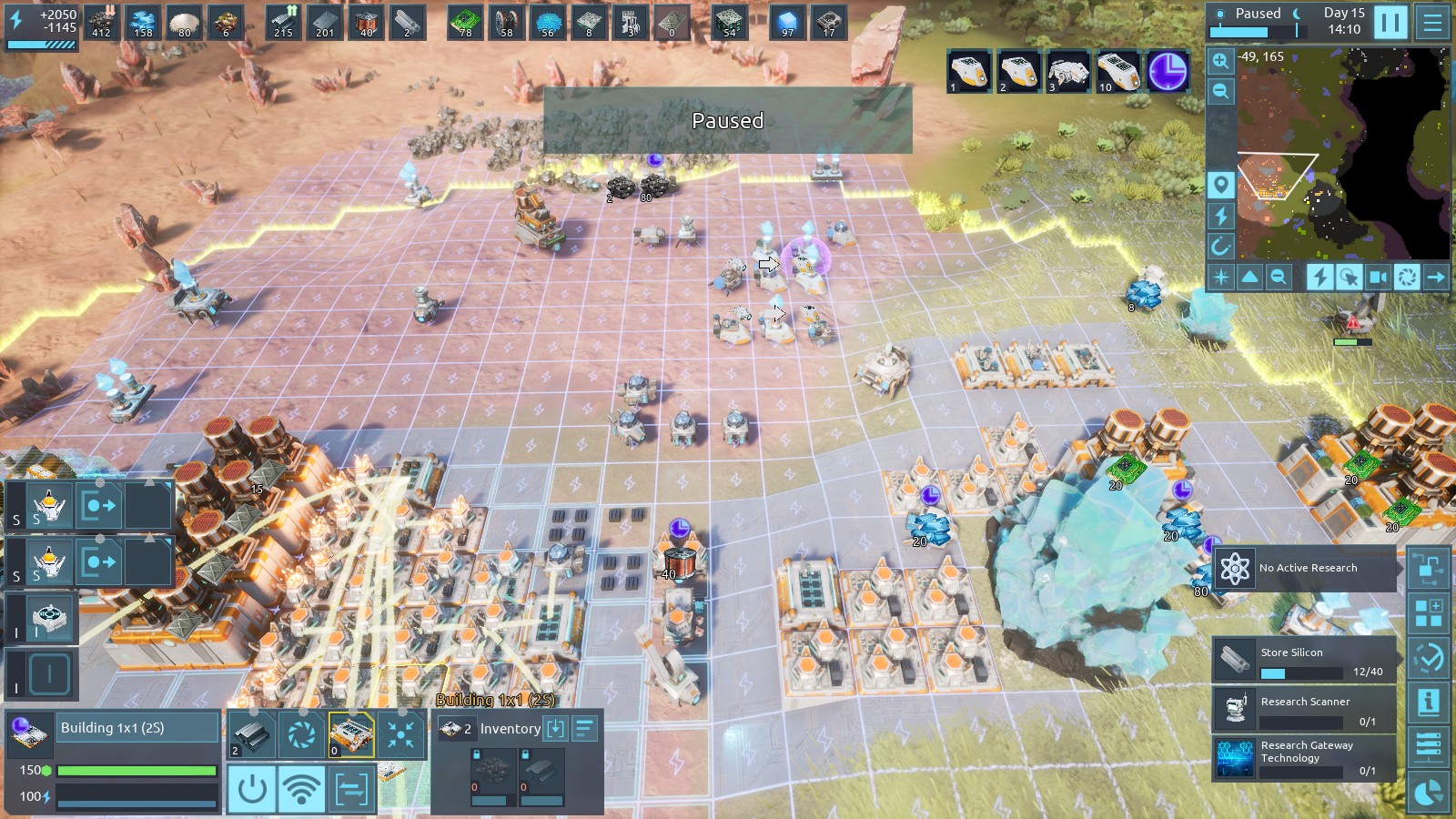Open the codex info book

coord(1428,702)
